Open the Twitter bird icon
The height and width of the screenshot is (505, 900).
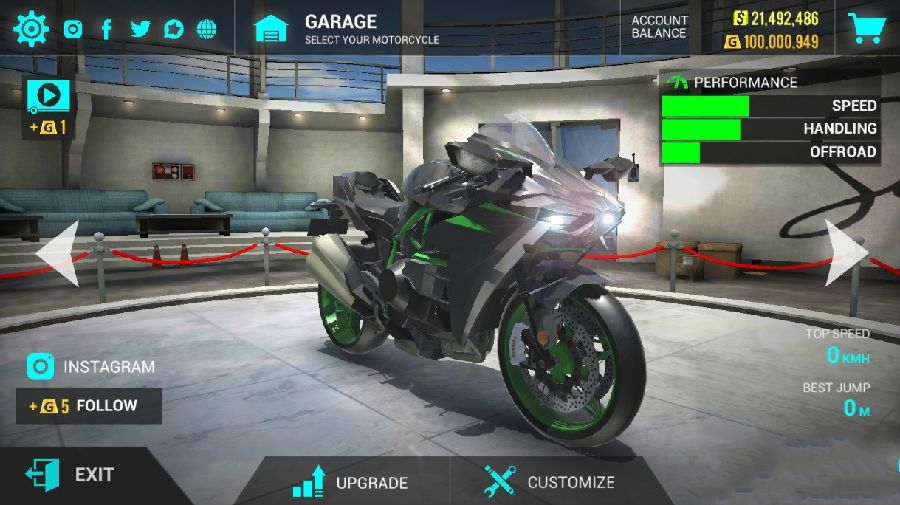point(140,29)
